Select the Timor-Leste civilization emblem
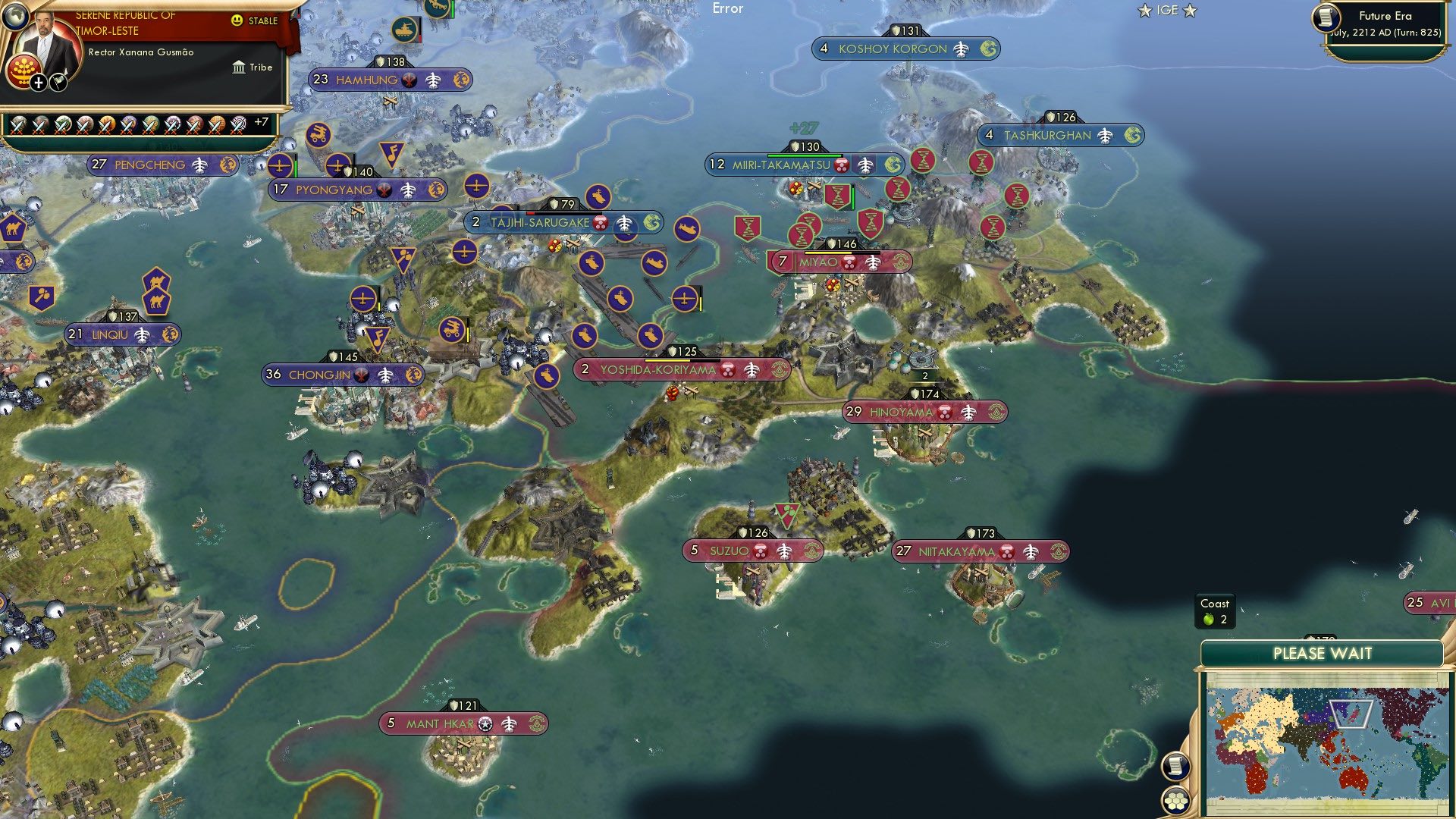Screen dimensions: 1456x819 click(x=23, y=72)
